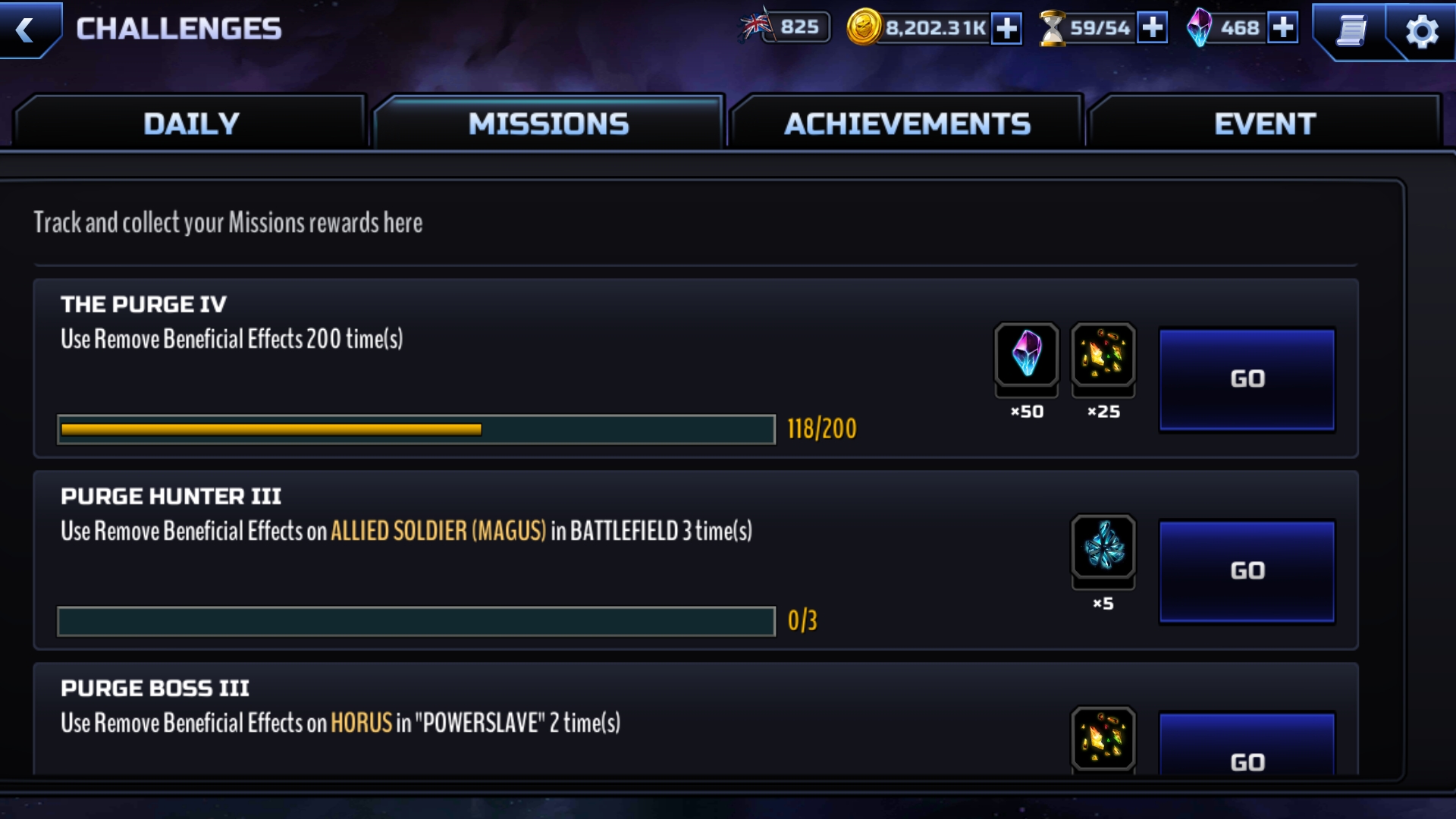Show the Event tab
This screenshot has width=1456, height=819.
pyautogui.click(x=1265, y=124)
